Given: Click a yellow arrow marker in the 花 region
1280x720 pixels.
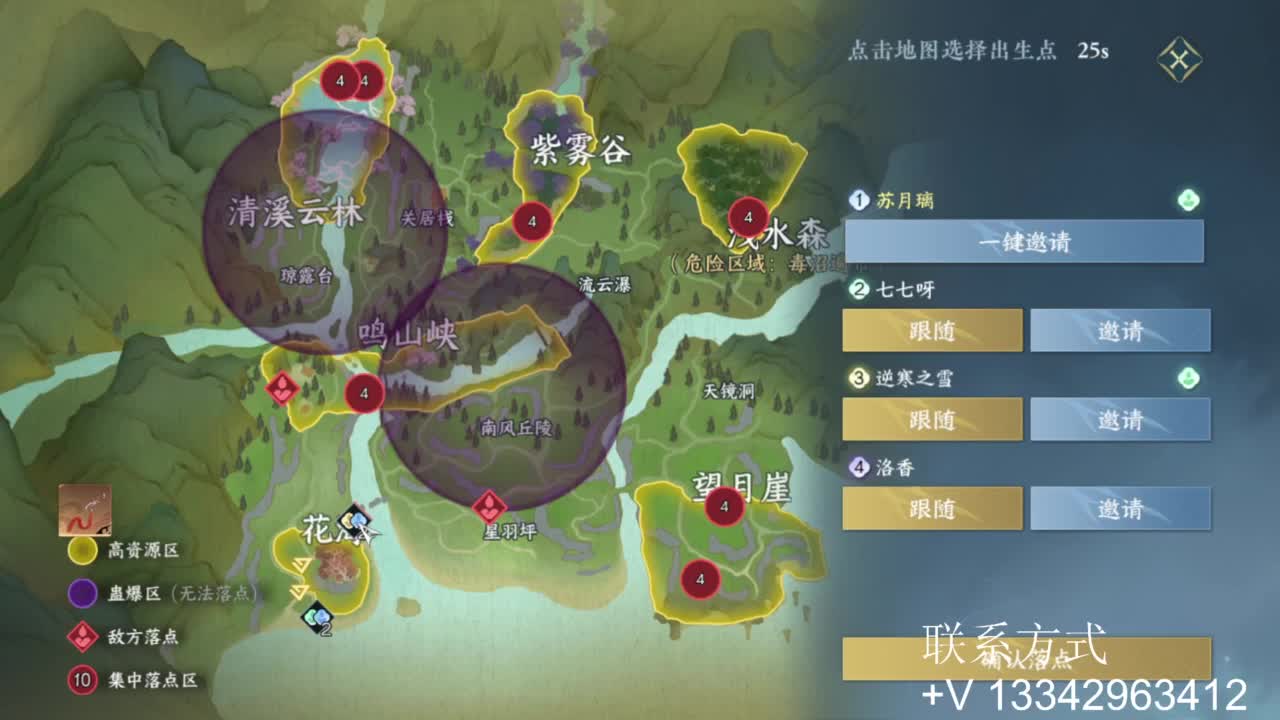Looking at the screenshot, I should (300, 565).
